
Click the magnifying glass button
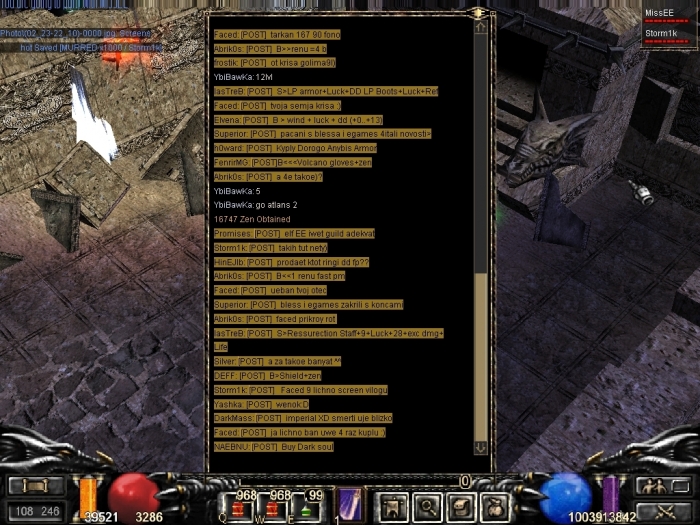click(427, 507)
